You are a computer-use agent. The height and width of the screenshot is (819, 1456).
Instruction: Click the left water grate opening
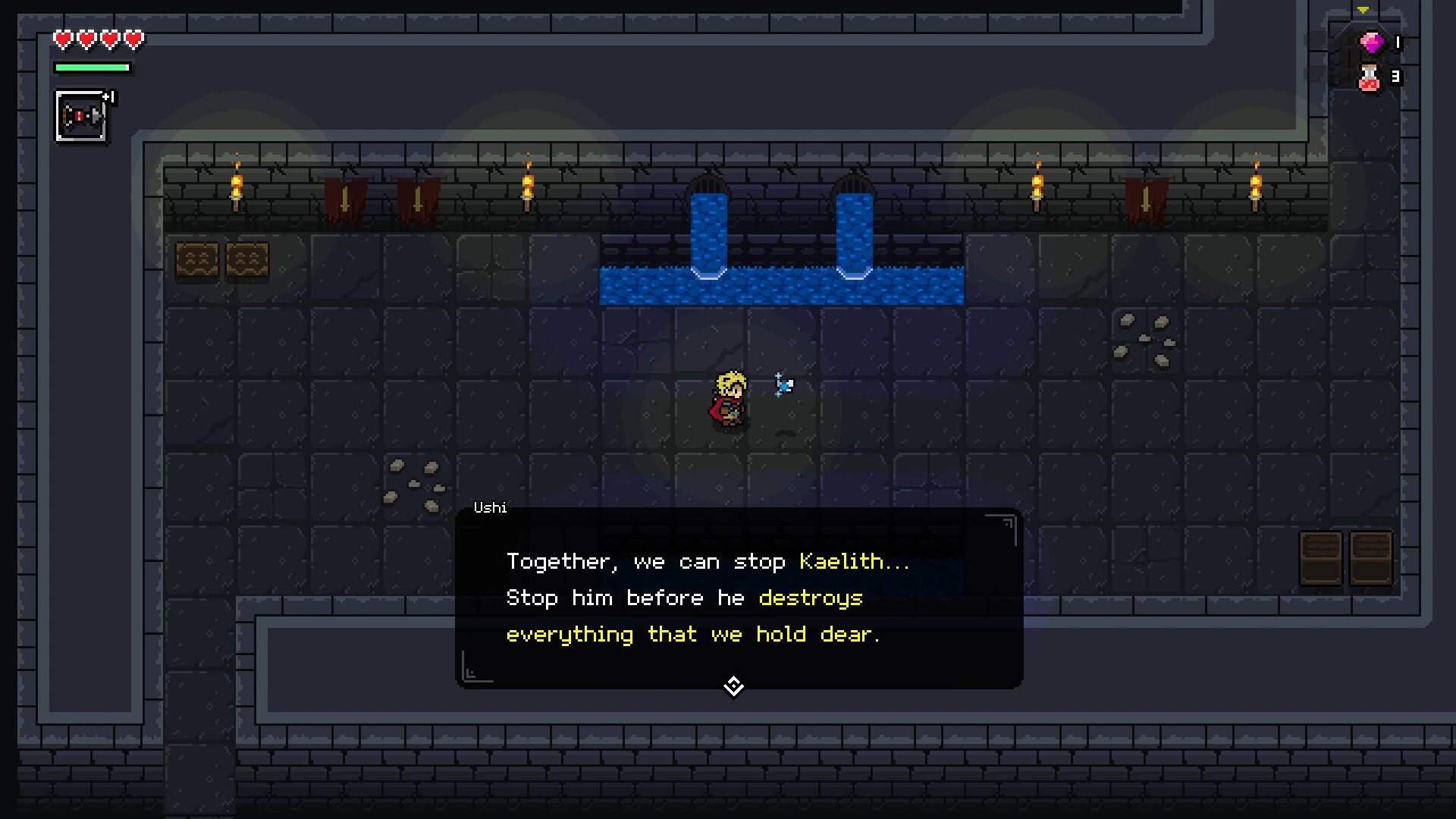click(708, 186)
